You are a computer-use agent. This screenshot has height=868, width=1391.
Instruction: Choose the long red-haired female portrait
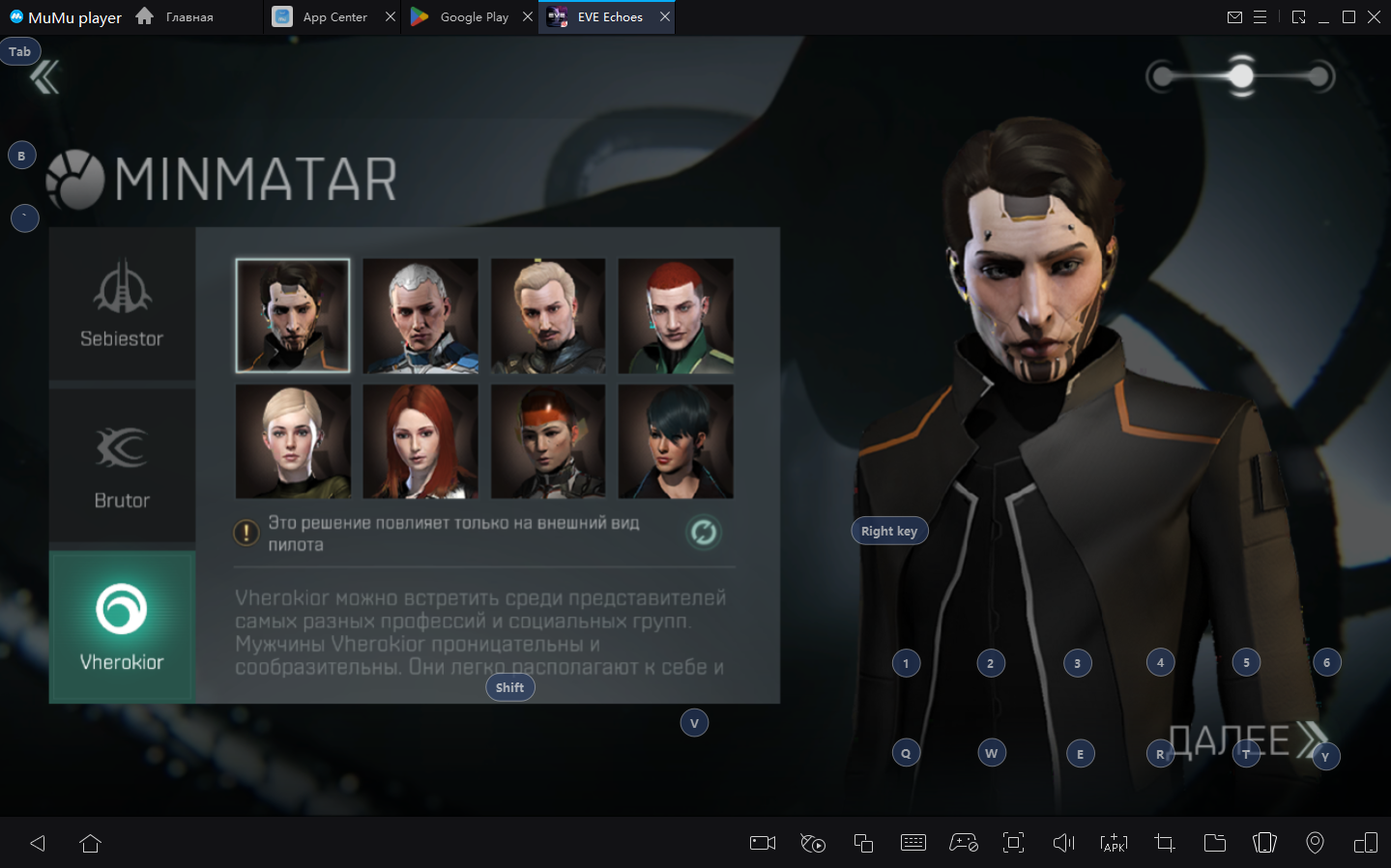click(x=420, y=442)
